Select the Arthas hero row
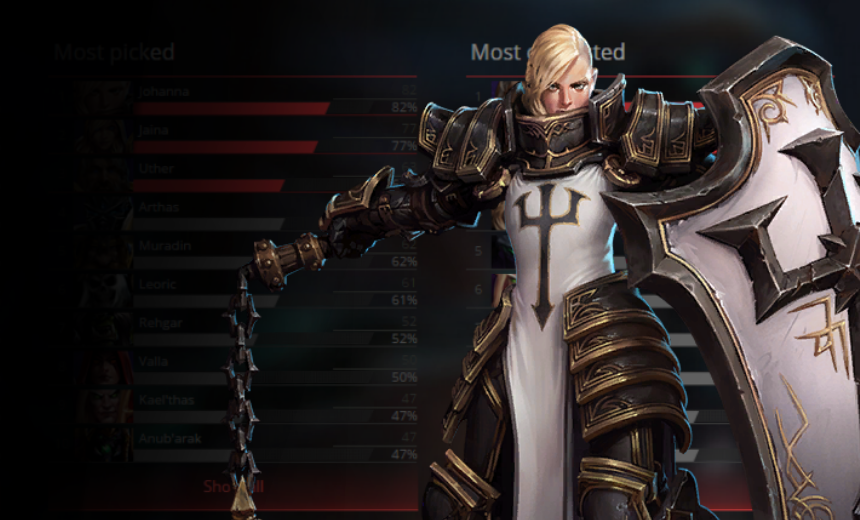Screen dimensions: 860x520 160,208
